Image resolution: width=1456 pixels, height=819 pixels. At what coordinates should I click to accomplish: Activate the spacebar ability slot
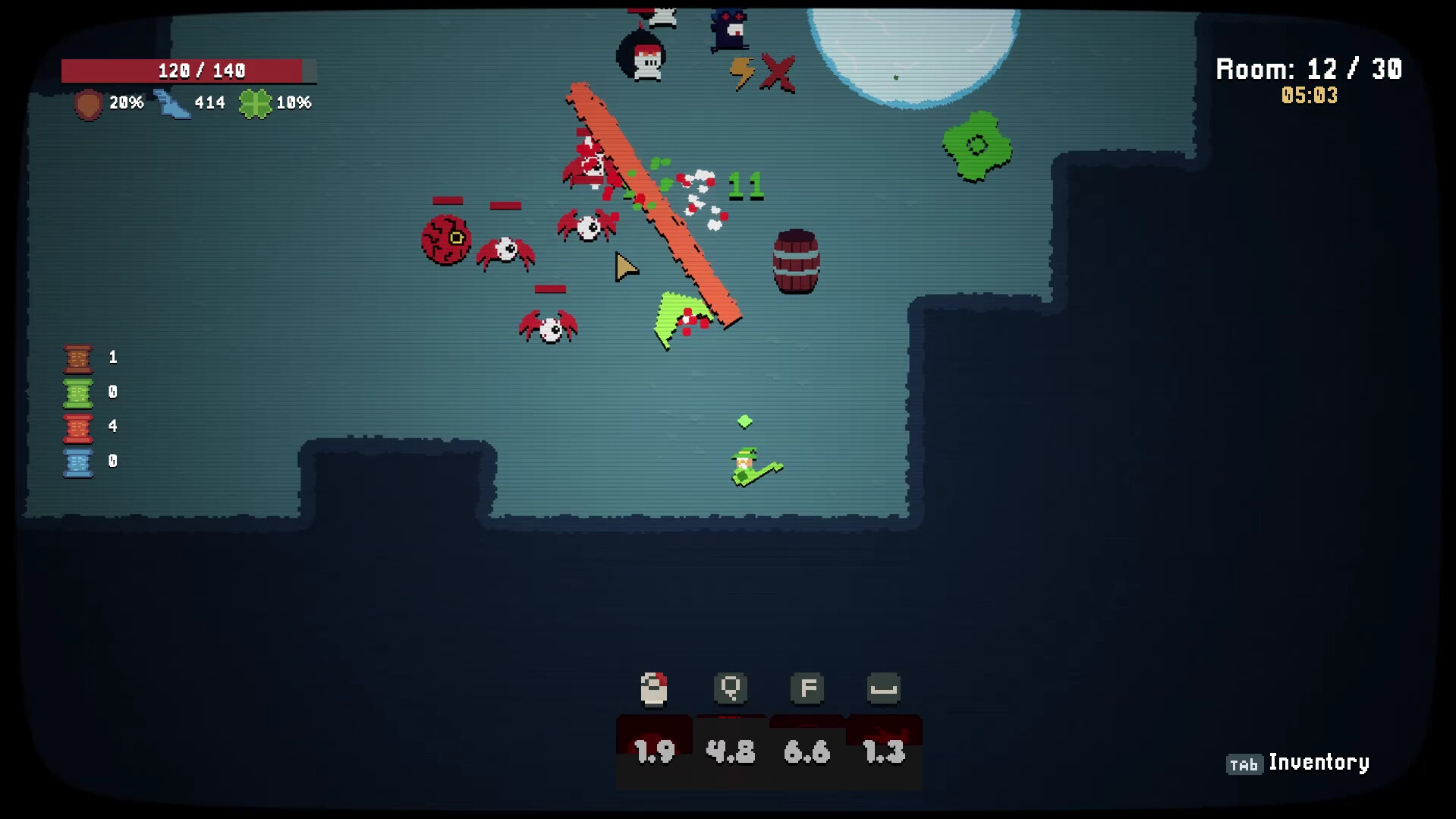point(883,689)
